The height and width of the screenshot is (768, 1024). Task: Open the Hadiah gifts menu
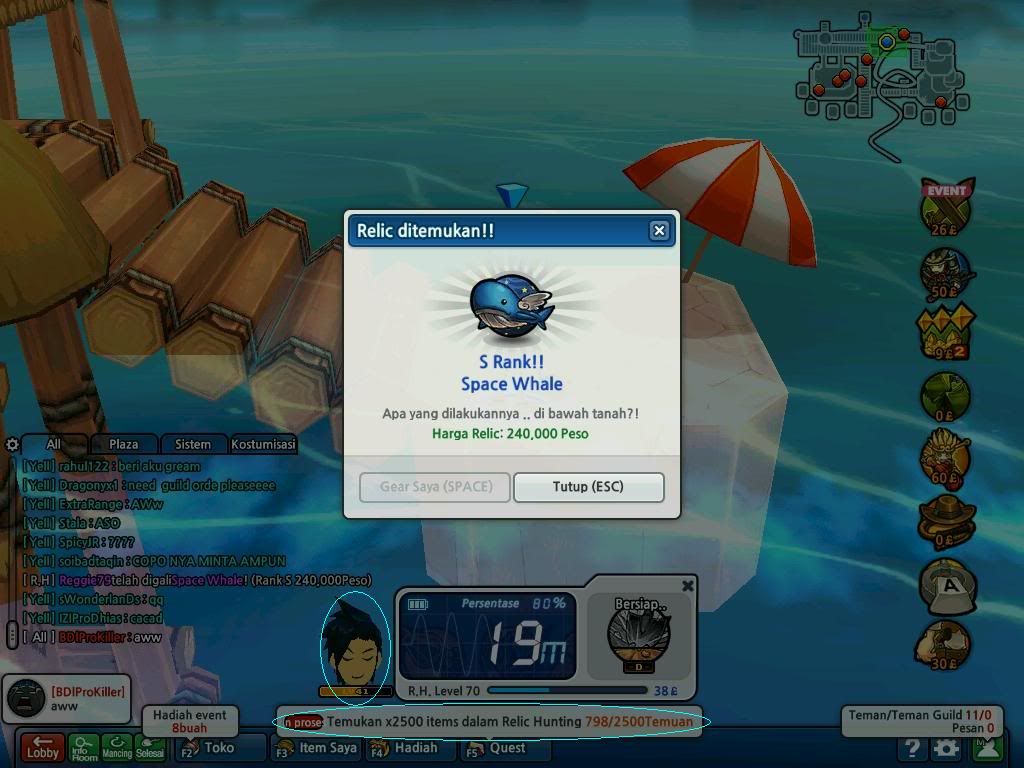408,748
